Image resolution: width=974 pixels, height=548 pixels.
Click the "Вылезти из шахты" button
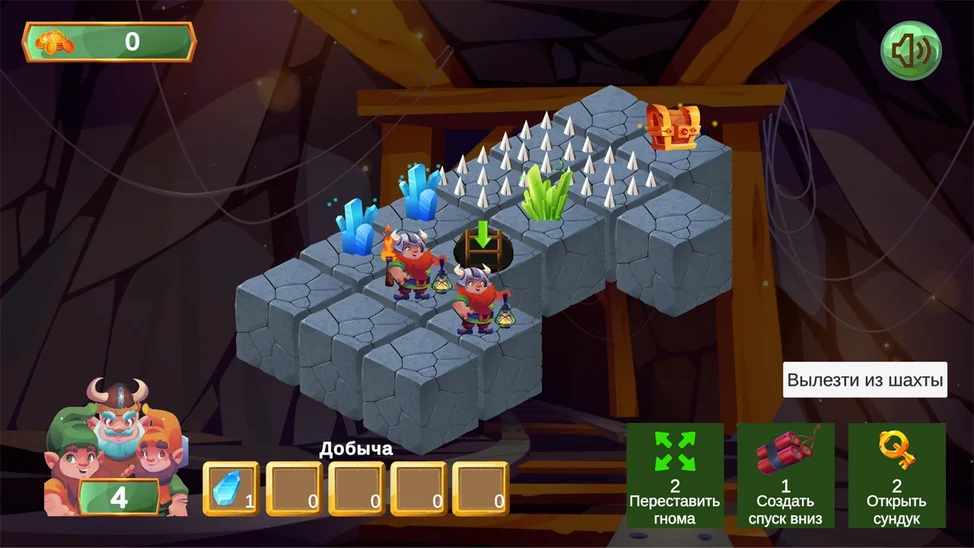[x=864, y=380]
